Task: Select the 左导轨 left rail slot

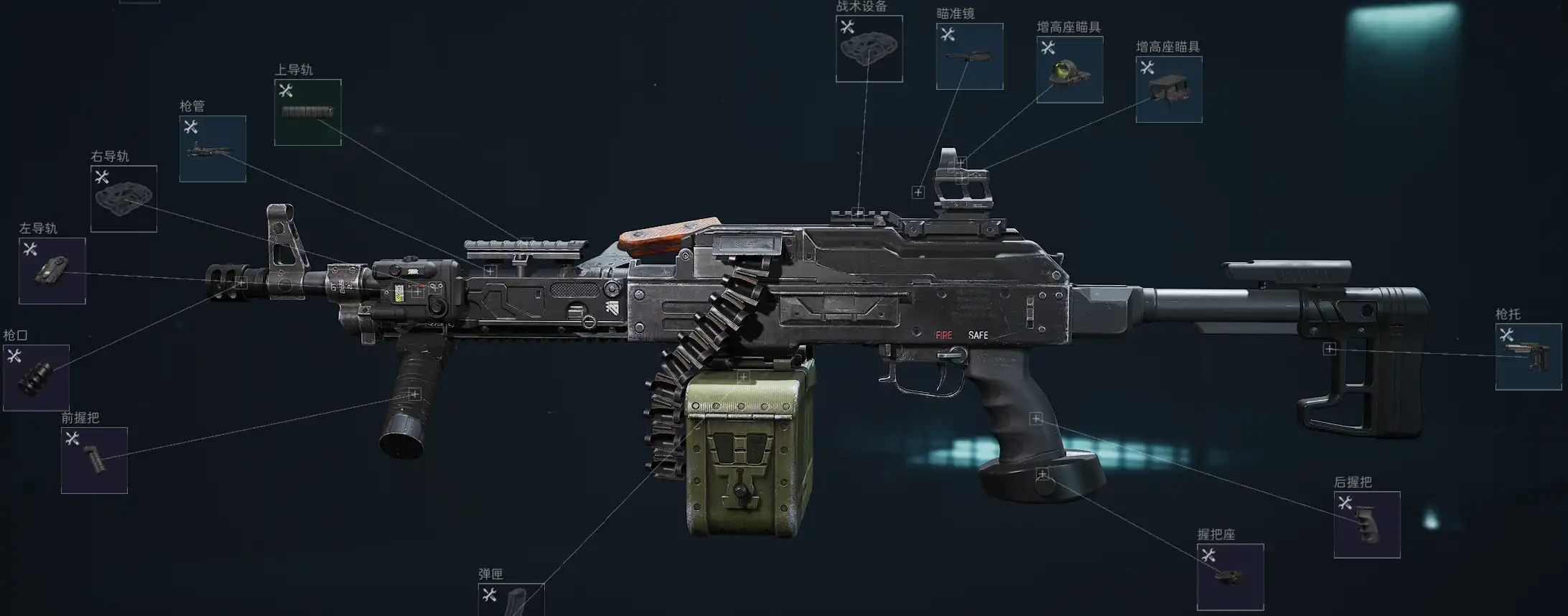Action: click(52, 271)
